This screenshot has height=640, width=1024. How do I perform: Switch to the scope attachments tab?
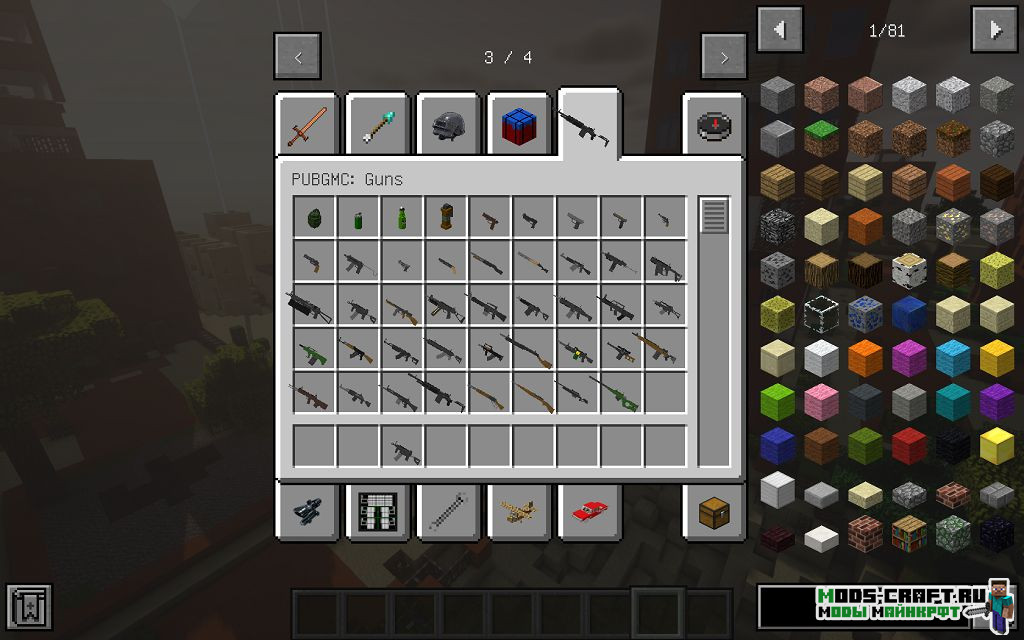305,511
